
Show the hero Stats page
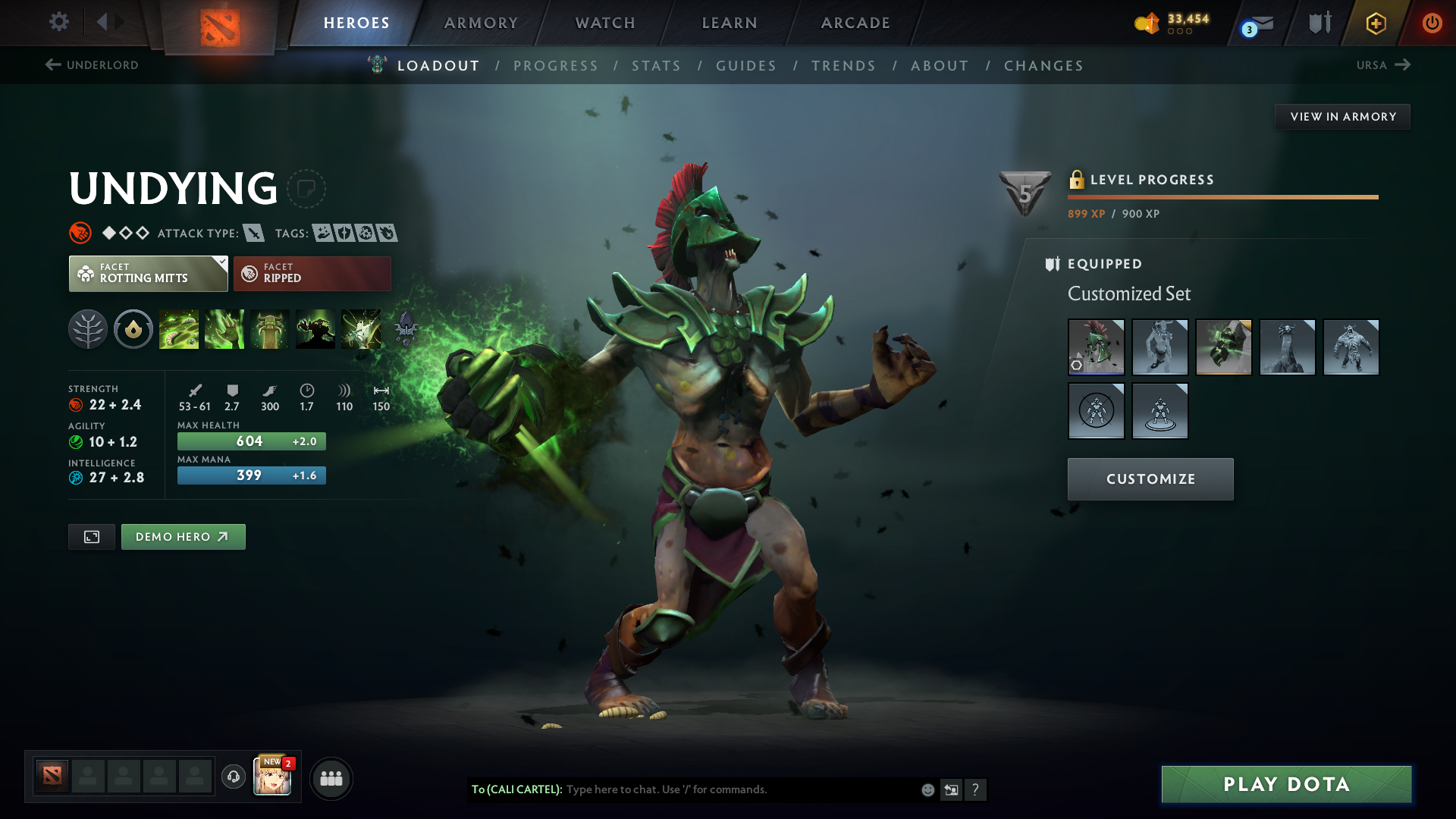pos(656,66)
